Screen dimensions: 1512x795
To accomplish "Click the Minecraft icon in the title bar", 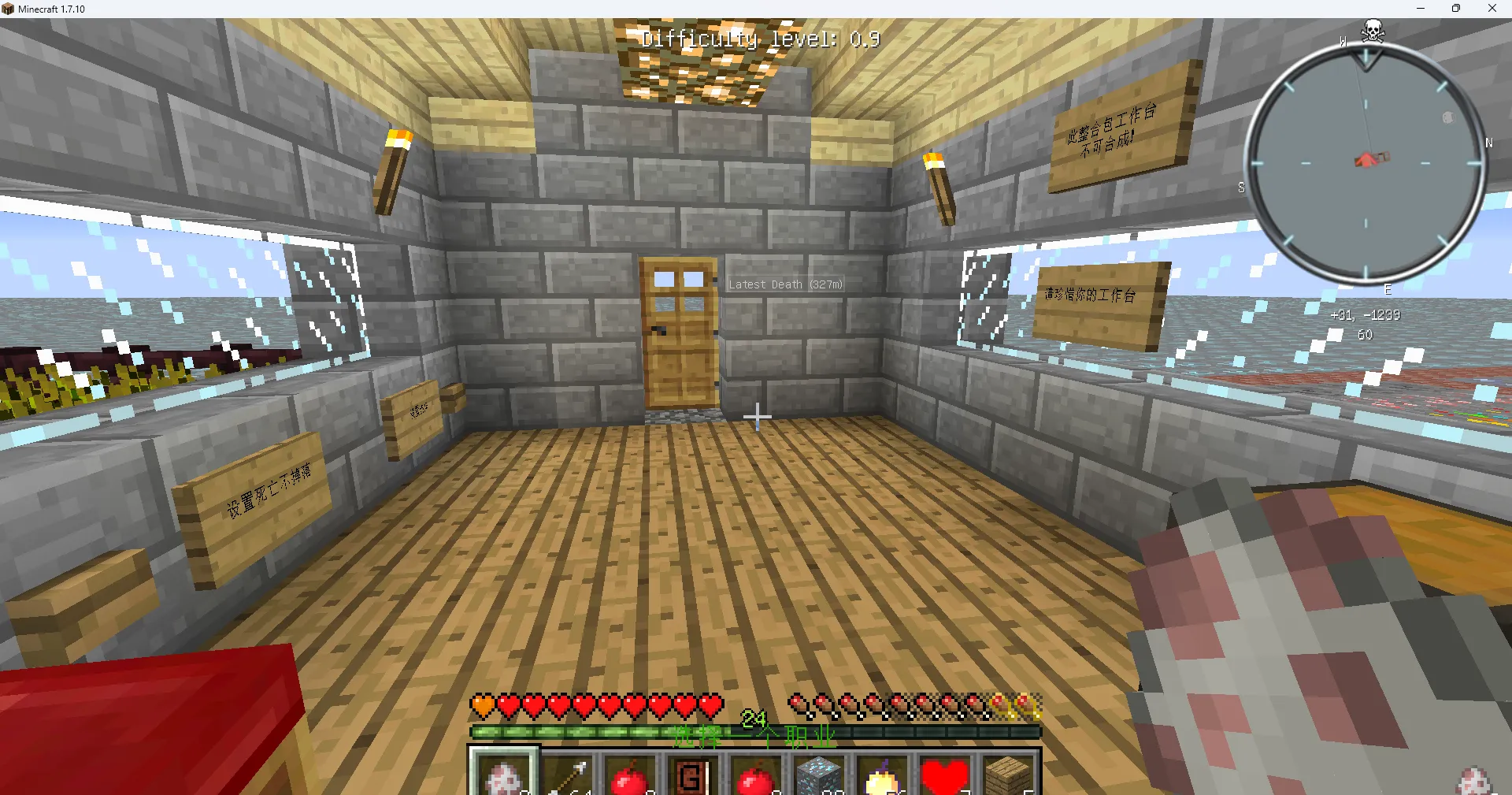I will click(x=8, y=9).
